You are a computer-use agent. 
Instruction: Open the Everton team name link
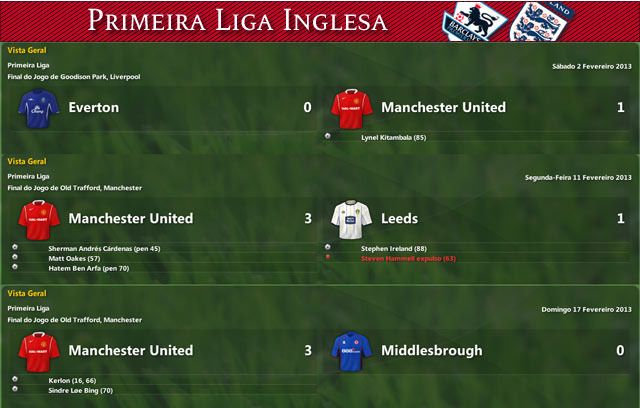pyautogui.click(x=94, y=107)
